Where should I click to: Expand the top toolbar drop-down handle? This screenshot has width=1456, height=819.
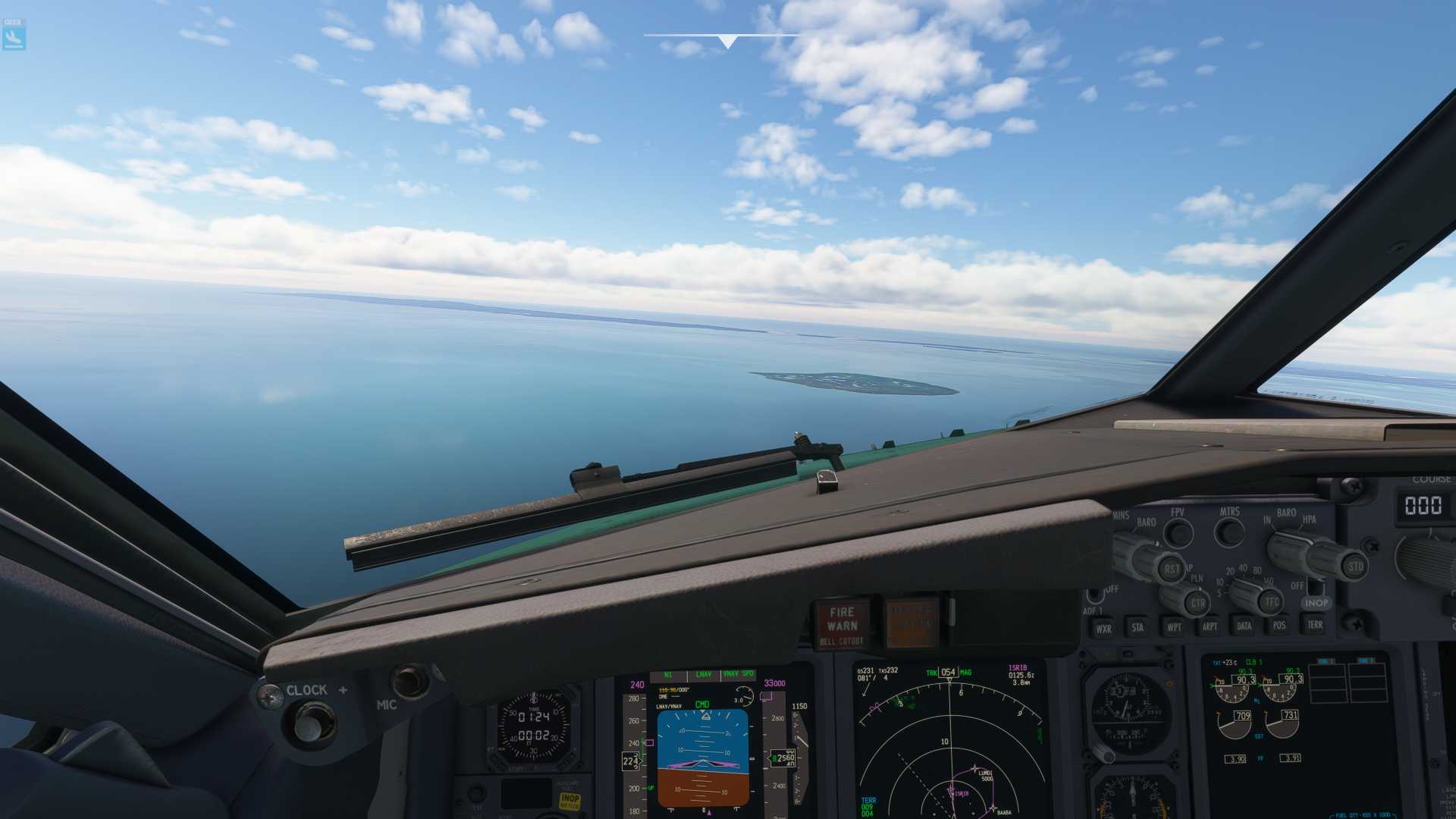point(727,41)
